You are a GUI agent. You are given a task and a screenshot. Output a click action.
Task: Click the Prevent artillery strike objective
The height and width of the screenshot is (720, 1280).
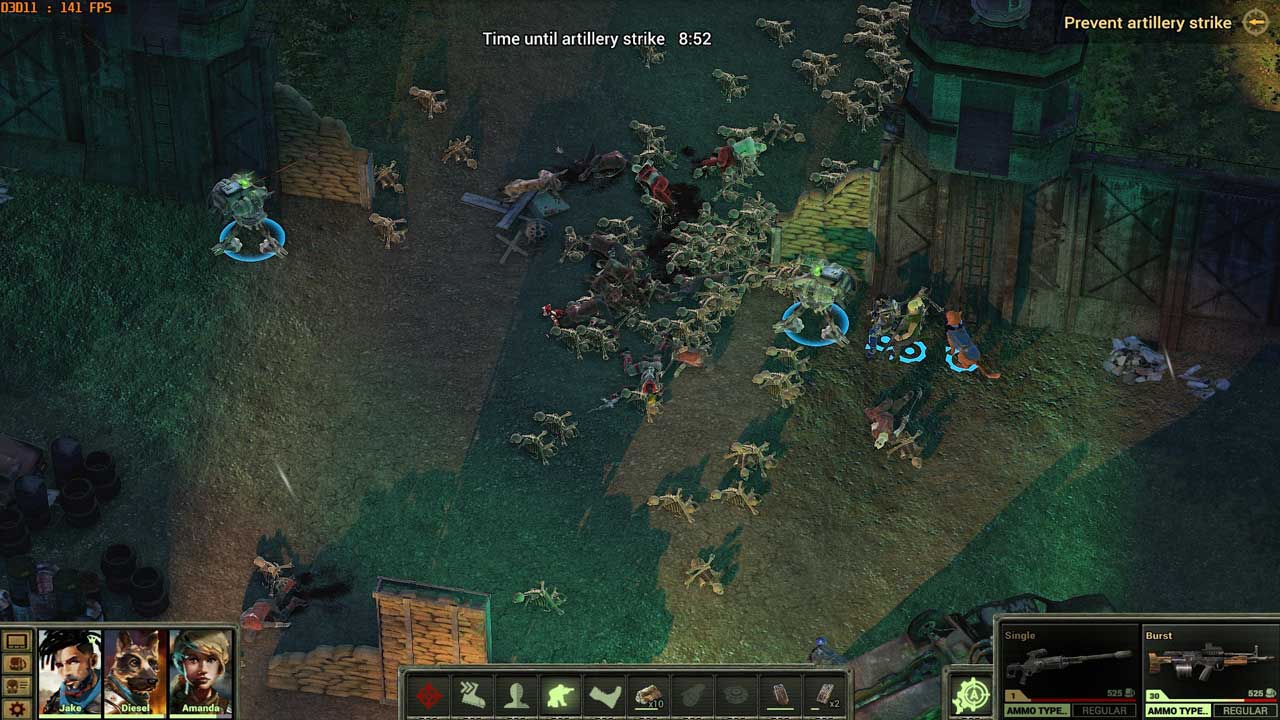[1147, 23]
